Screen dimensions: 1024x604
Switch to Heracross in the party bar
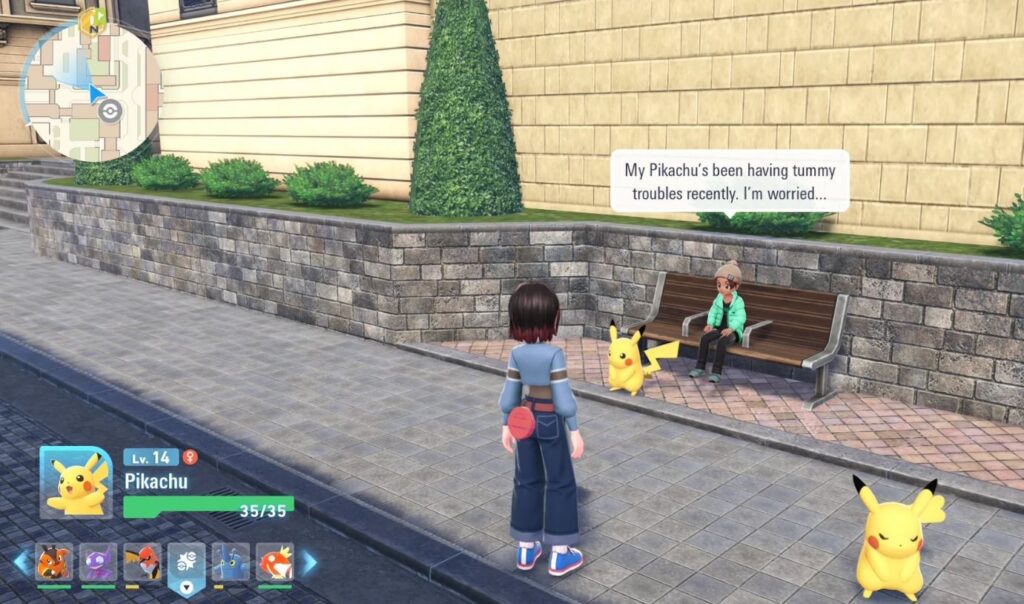point(231,562)
